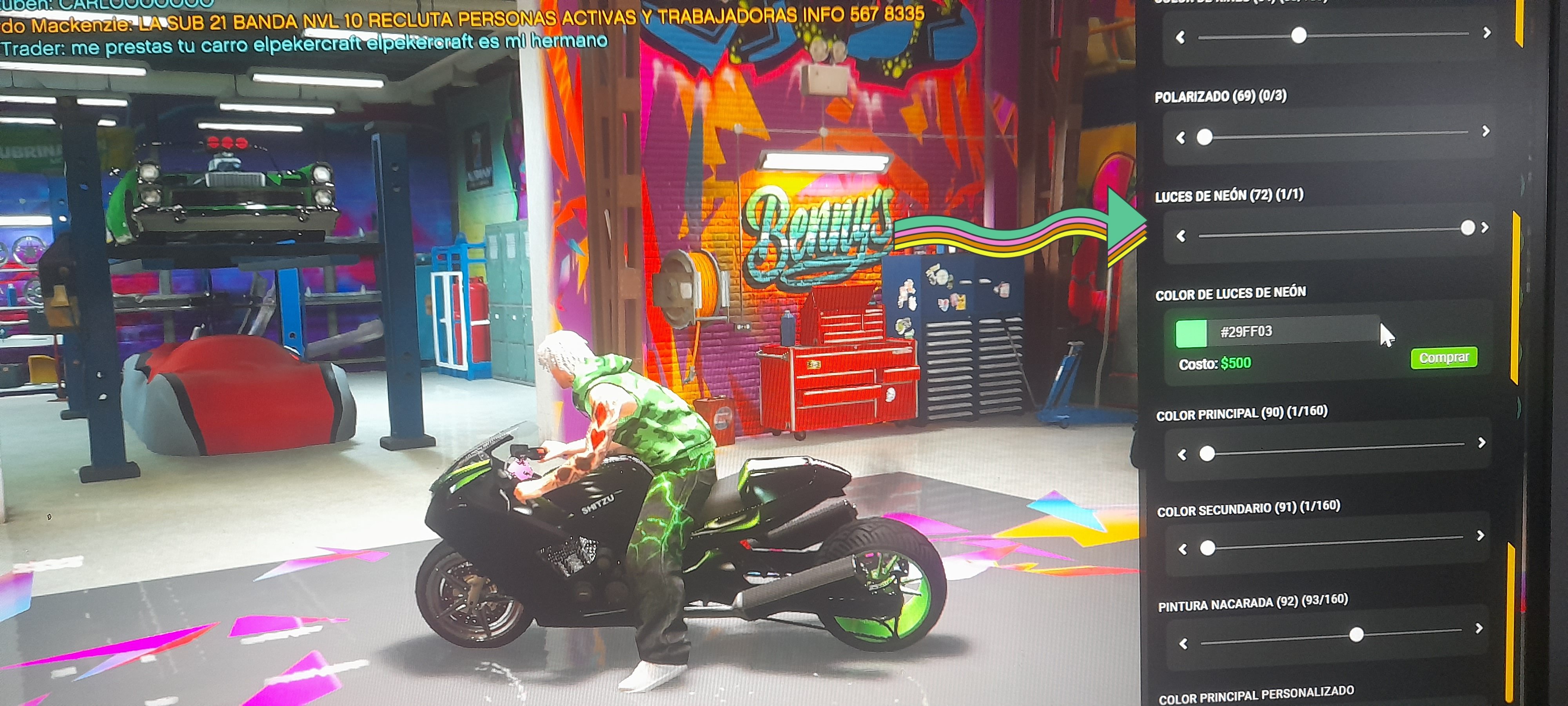1568x706 pixels.
Task: Buy the neon light color with Comprar
Action: (x=1443, y=358)
